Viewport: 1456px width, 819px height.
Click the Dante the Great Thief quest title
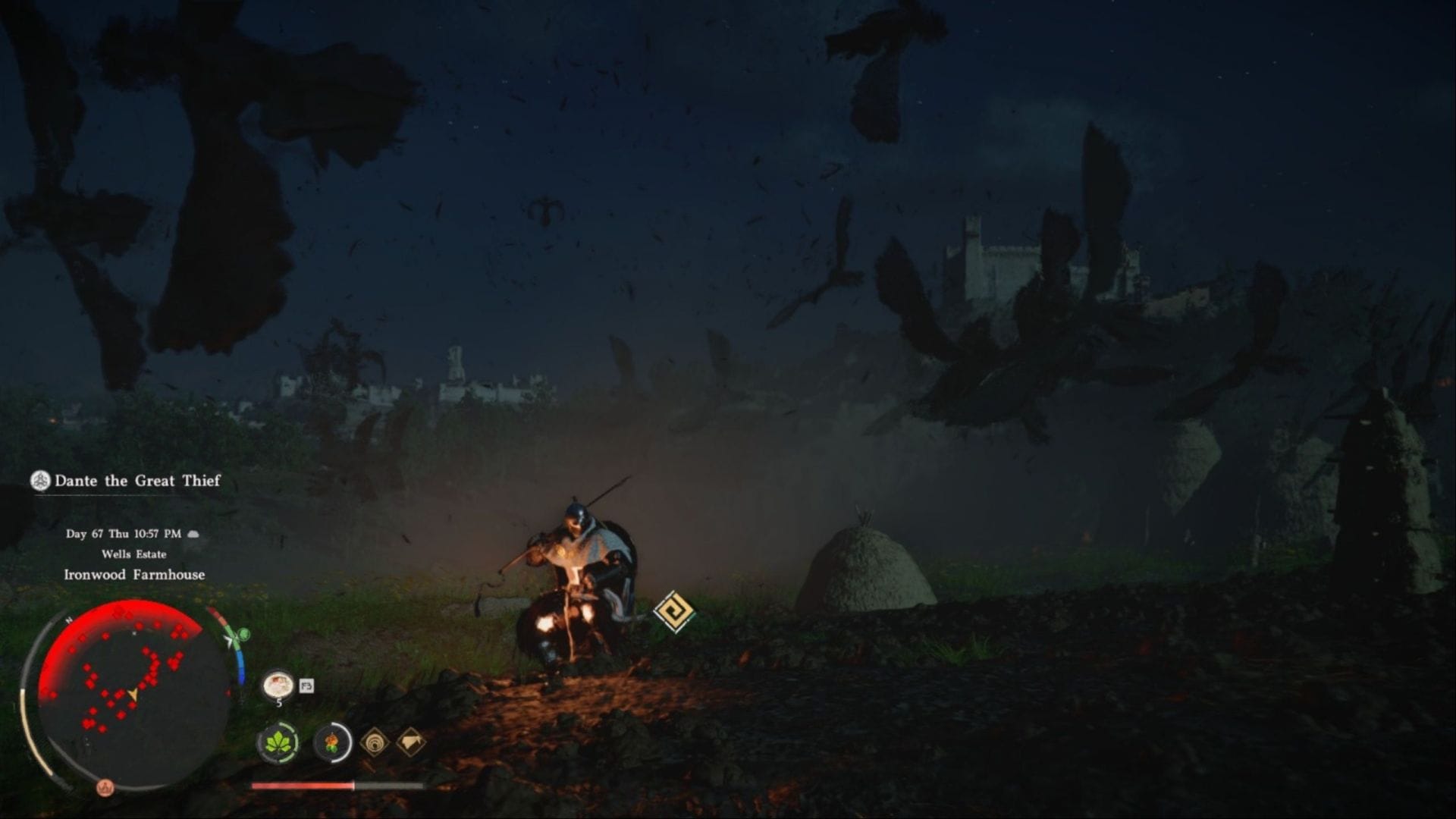(x=136, y=480)
